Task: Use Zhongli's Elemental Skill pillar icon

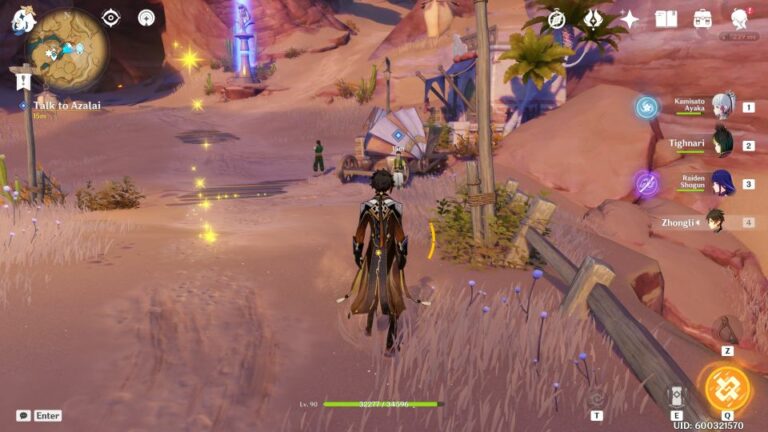Action: 676,396
